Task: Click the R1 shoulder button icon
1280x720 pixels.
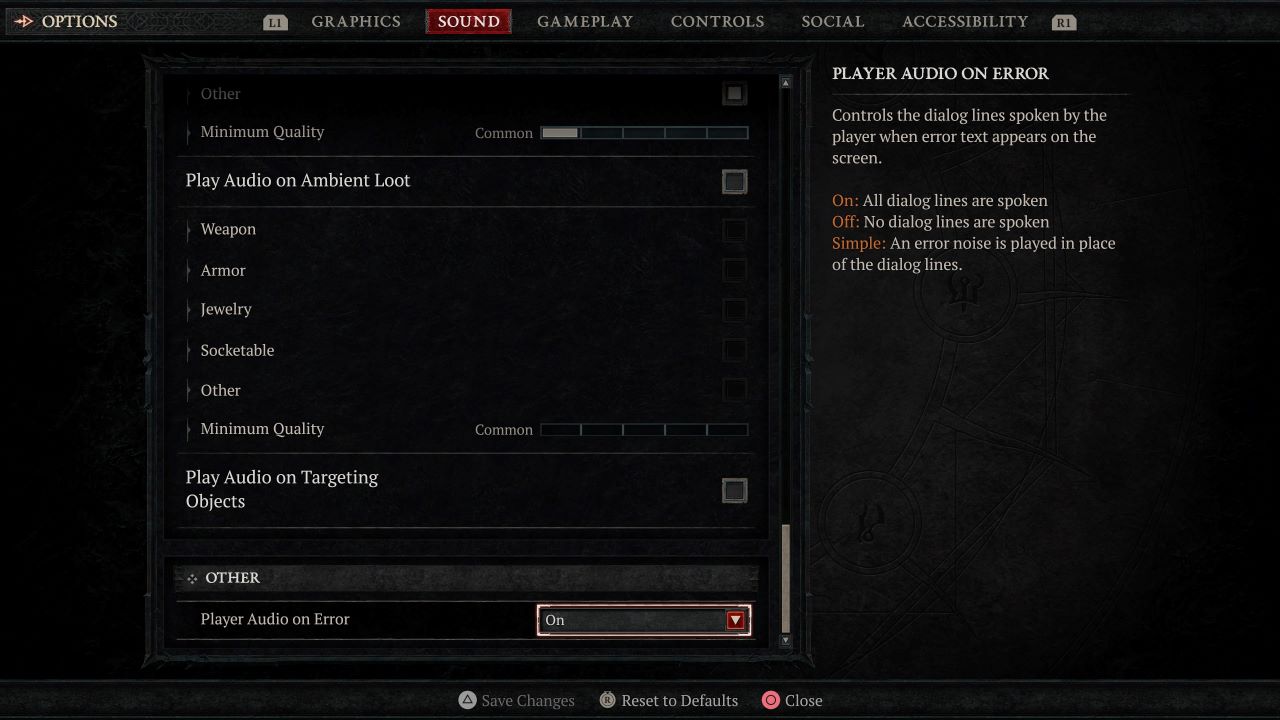Action: click(1064, 21)
